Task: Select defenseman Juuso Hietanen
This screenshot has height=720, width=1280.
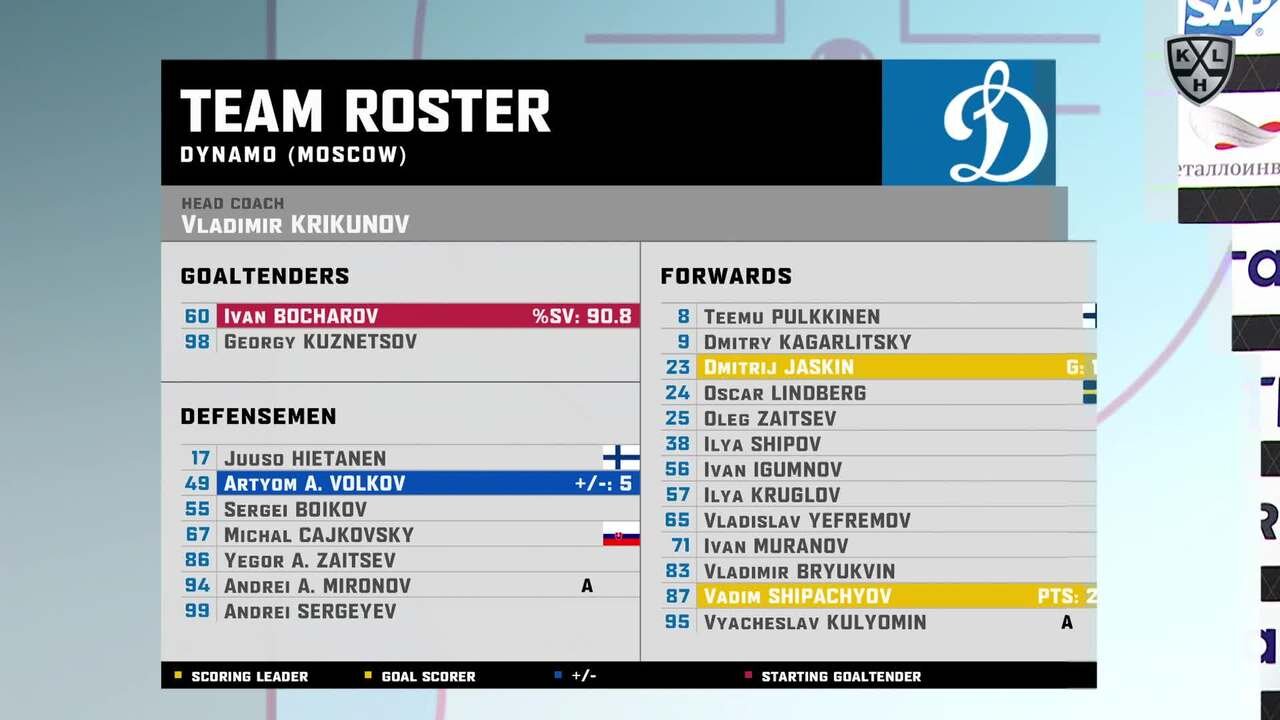Action: [x=410, y=458]
